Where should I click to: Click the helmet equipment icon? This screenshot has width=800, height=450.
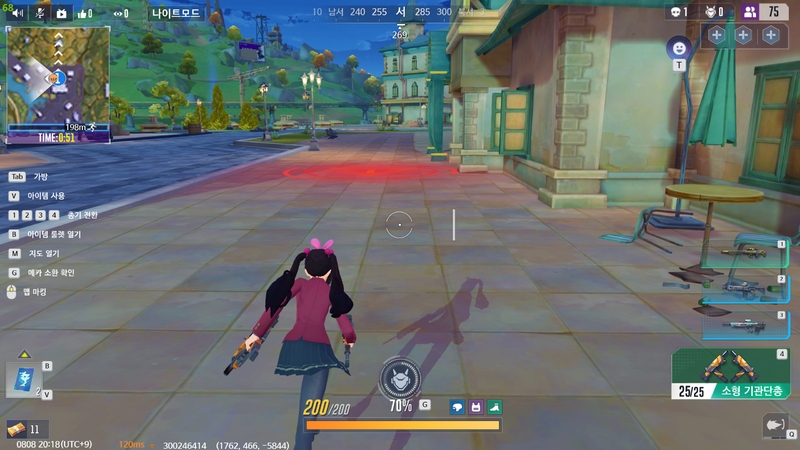click(x=457, y=407)
